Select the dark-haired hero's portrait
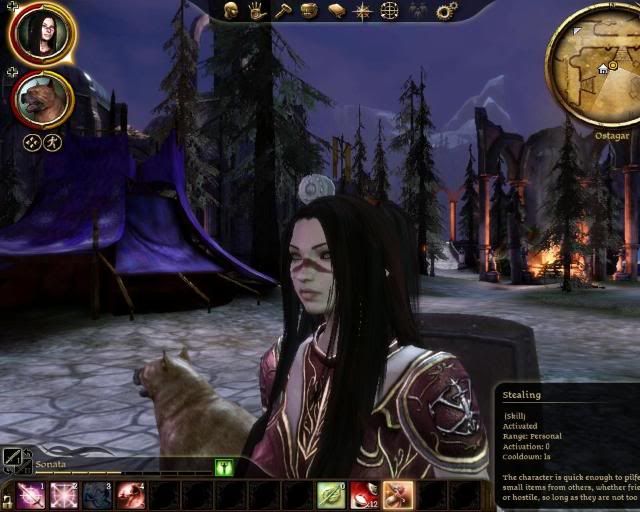Screen dimensions: 640x512 point(42,33)
